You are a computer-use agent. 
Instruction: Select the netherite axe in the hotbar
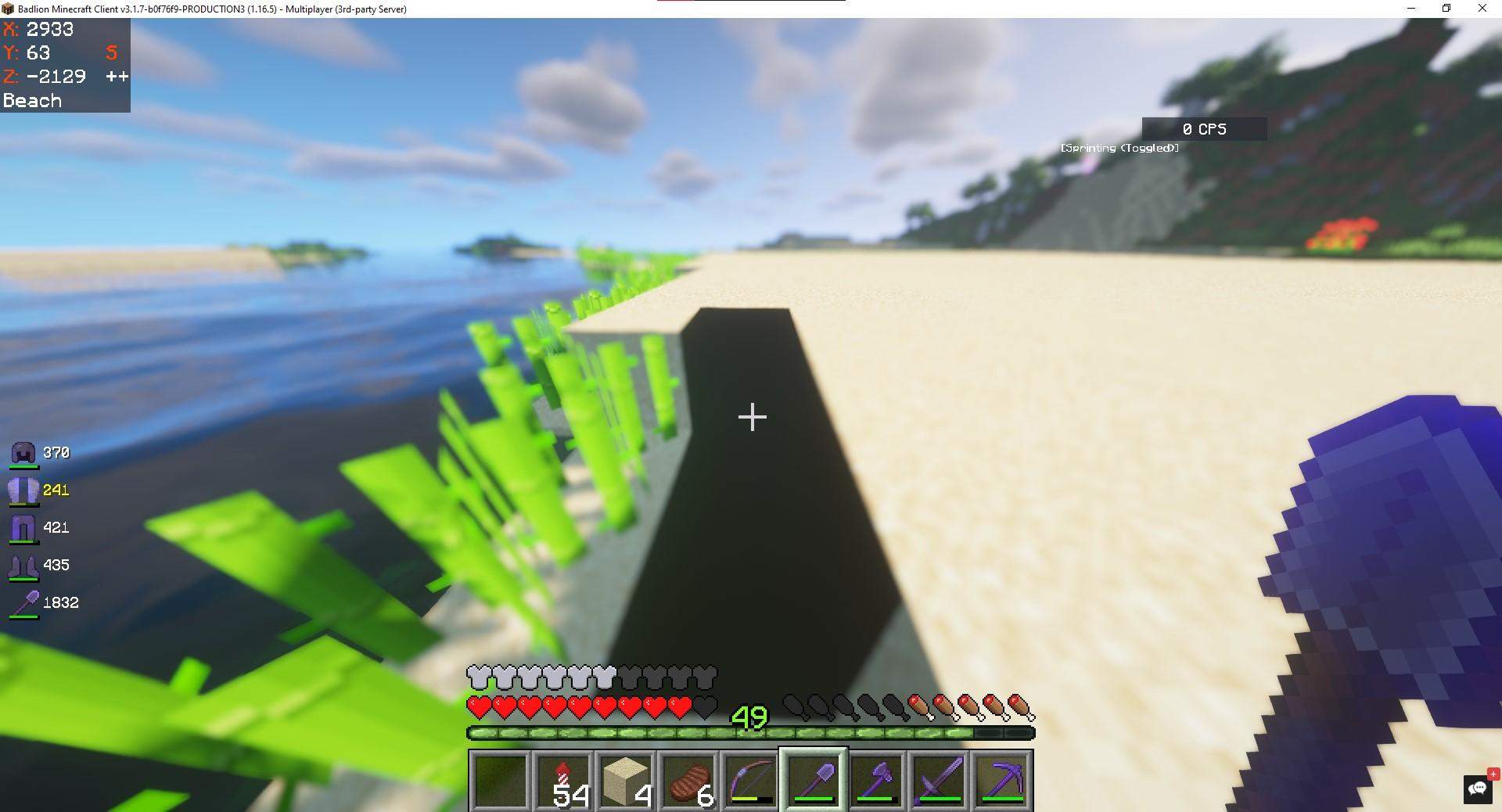point(877,778)
